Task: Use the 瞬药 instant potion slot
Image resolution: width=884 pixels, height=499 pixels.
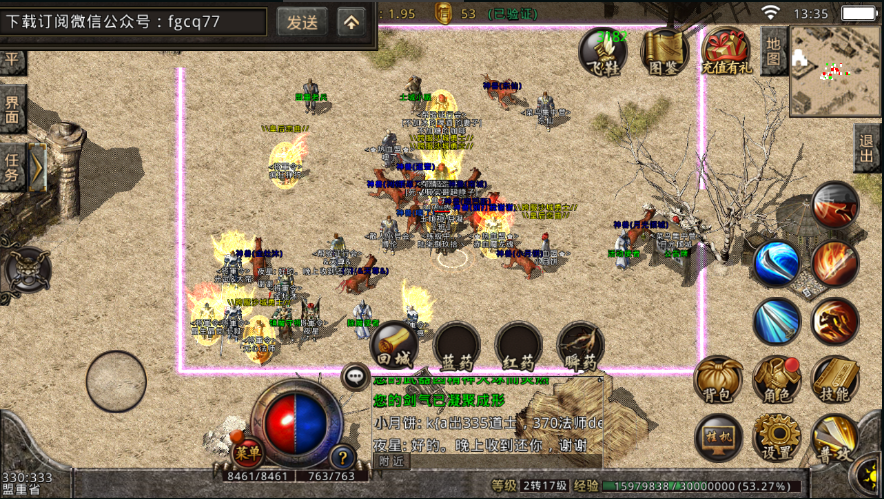Action: (x=580, y=346)
